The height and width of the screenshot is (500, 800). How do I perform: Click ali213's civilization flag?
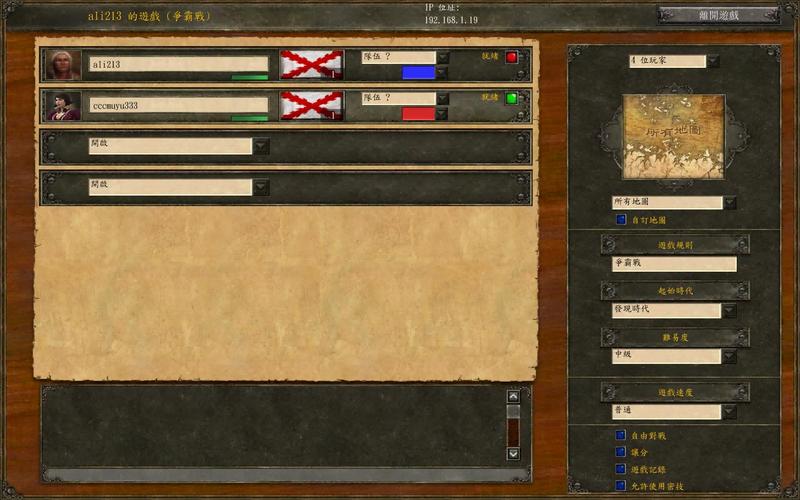pos(311,65)
